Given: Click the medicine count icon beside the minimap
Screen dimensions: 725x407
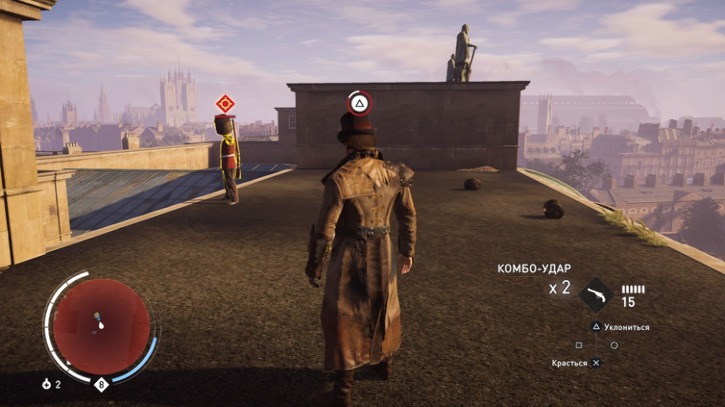Looking at the screenshot, I should [x=46, y=384].
